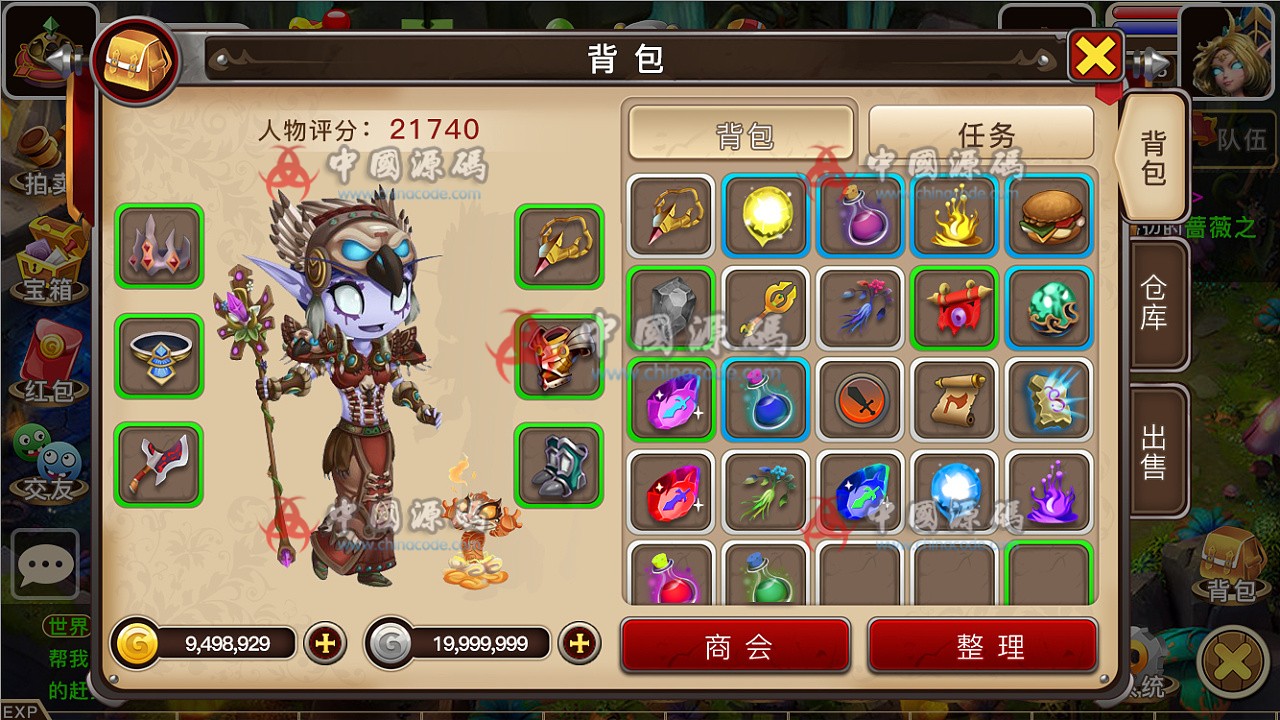This screenshot has height=720, width=1280.
Task: Select the equipped ring item
Action: coord(157,355)
